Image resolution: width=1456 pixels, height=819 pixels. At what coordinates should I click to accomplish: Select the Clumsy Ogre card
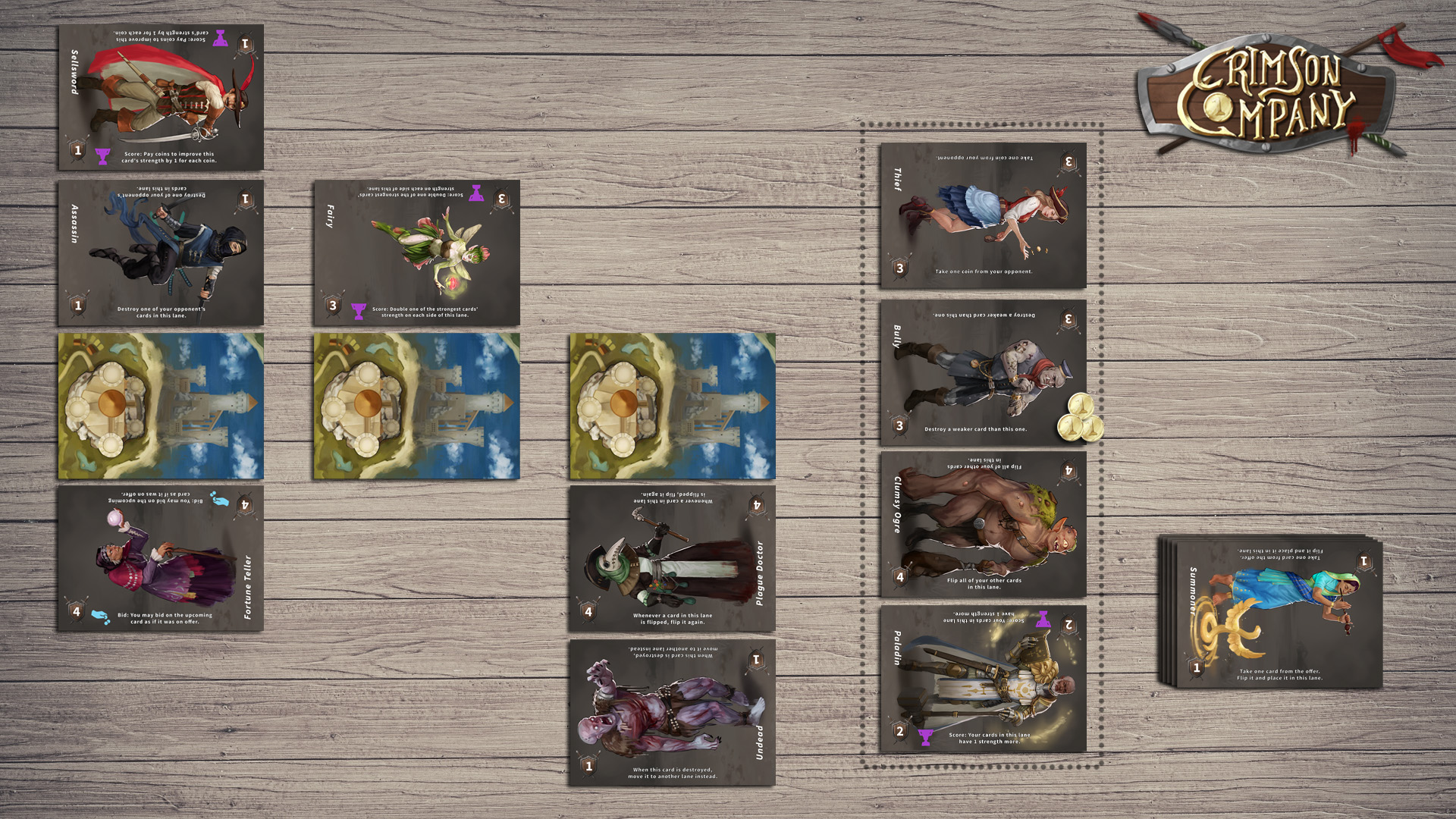[983, 525]
